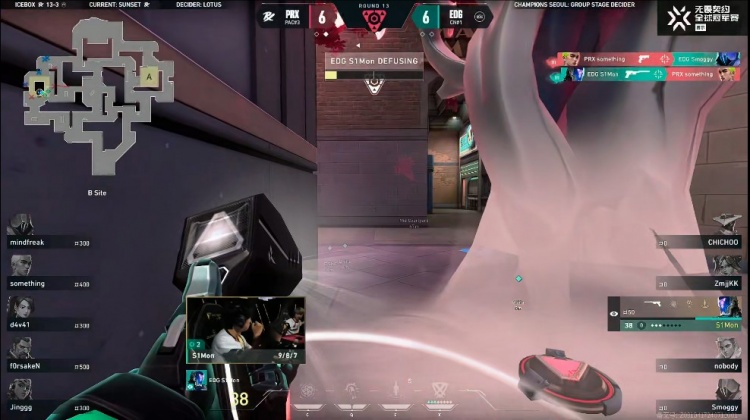Click the PRX team logo in scoreboard
Image resolution: width=750 pixels, height=420 pixels.
(x=267, y=16)
